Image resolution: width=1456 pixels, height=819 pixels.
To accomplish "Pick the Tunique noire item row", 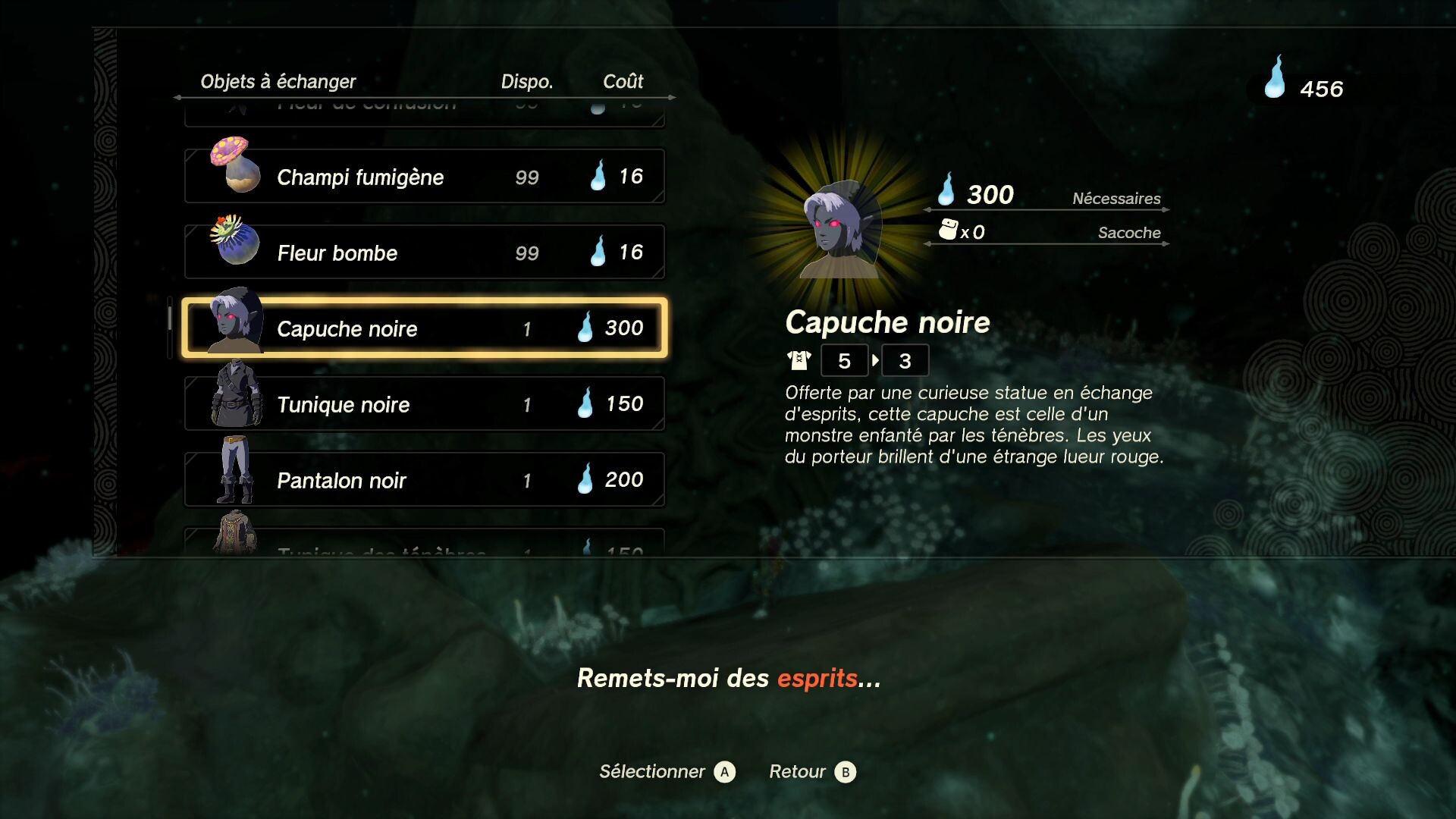I will [425, 404].
